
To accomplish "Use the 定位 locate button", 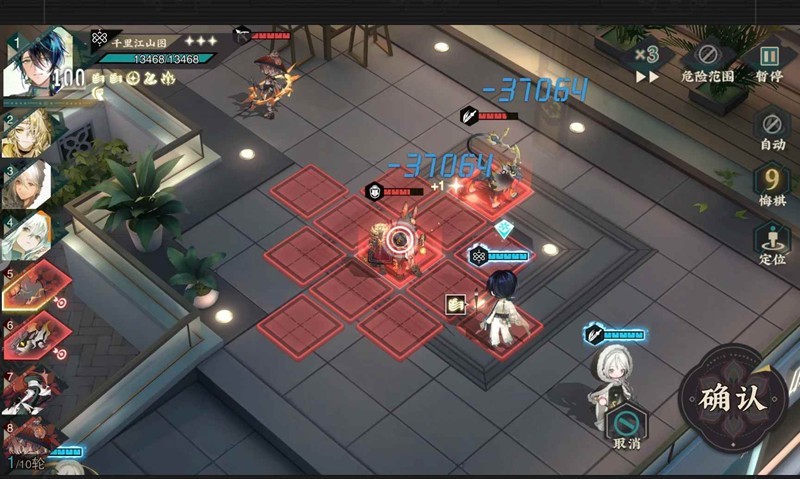I will pyautogui.click(x=771, y=243).
